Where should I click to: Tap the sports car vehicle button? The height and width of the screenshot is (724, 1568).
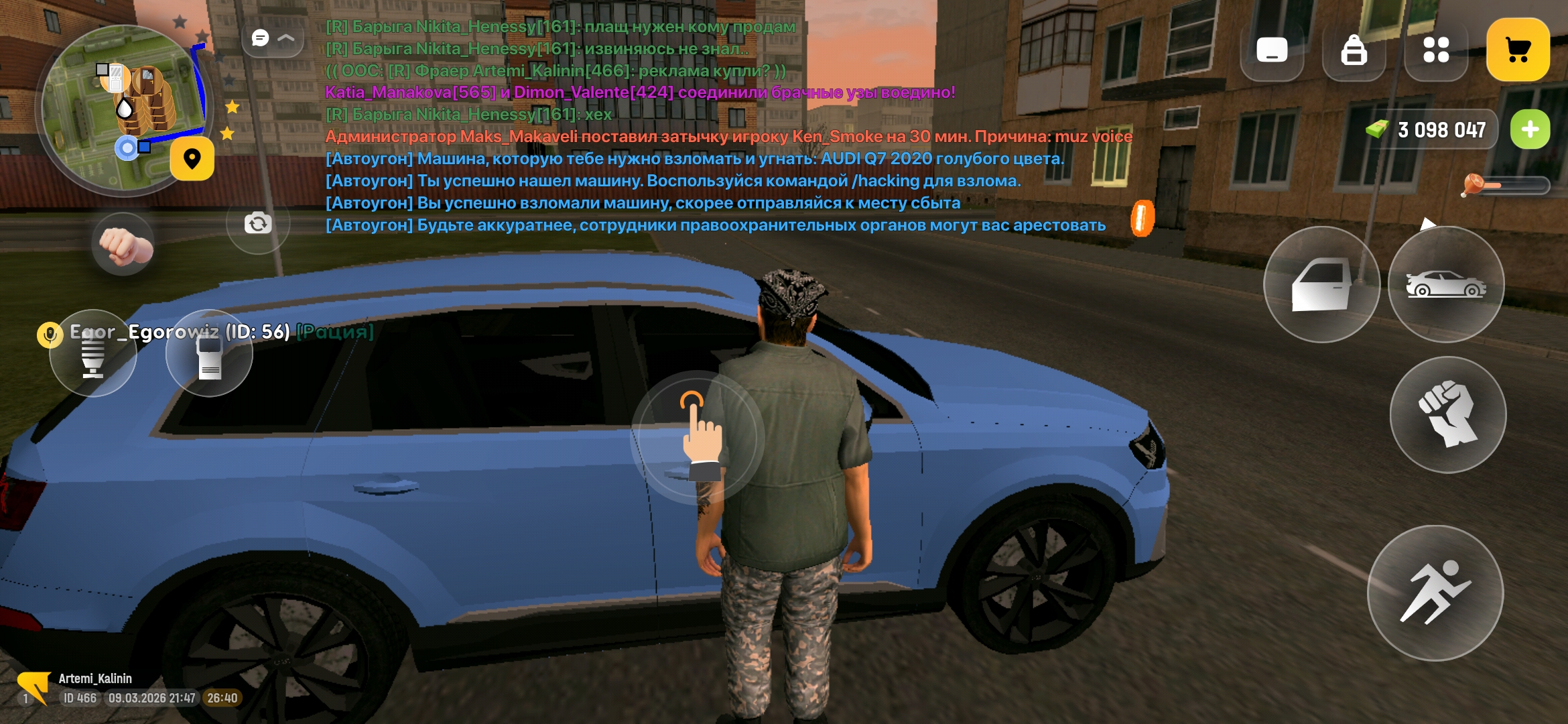click(1446, 285)
